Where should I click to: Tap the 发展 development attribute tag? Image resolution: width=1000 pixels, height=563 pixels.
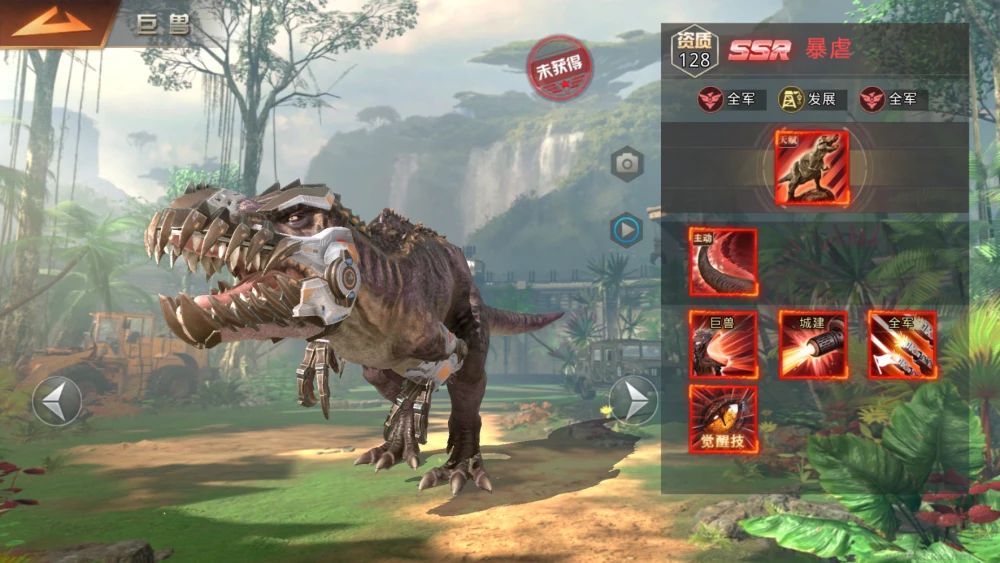click(813, 99)
